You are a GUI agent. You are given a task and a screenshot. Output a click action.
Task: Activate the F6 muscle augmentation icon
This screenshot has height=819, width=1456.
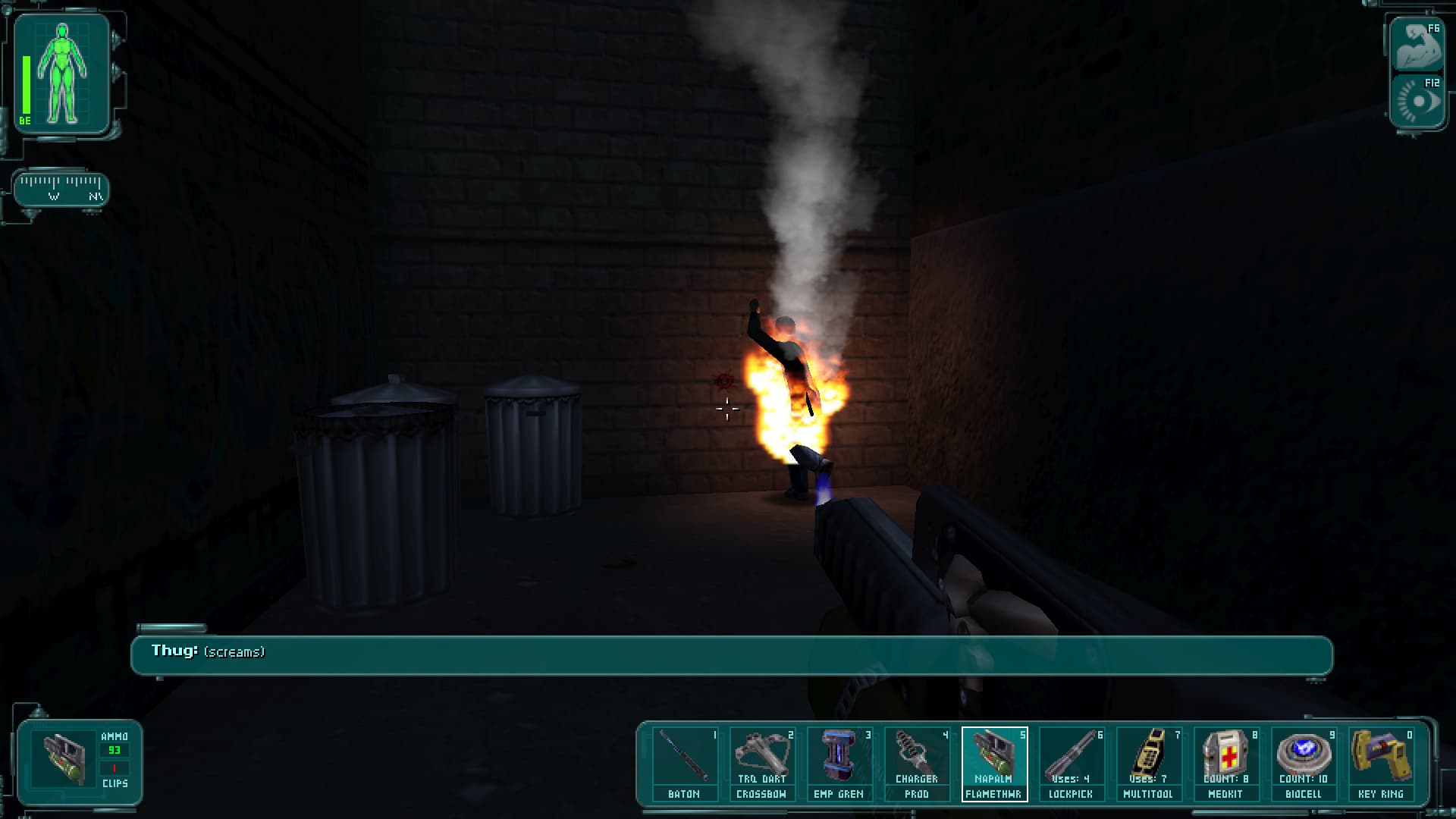pos(1417,47)
